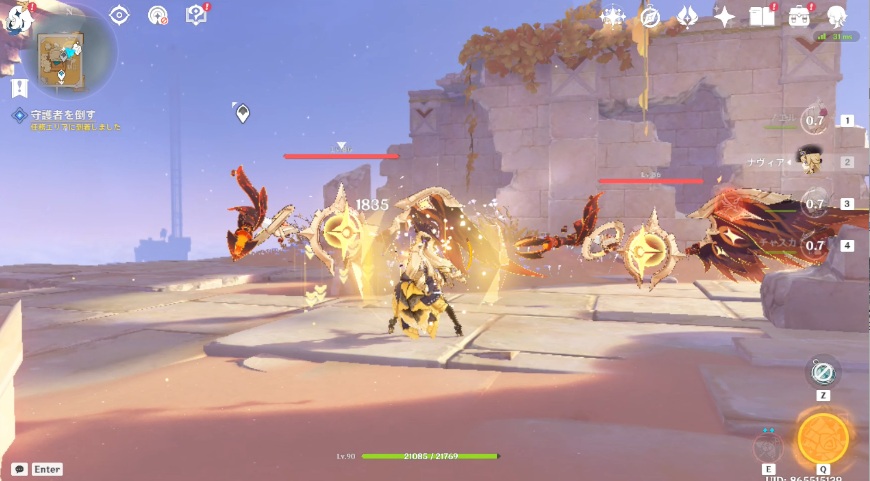Open the Events compass icon
Image resolution: width=870 pixels, height=481 pixels.
(x=650, y=16)
